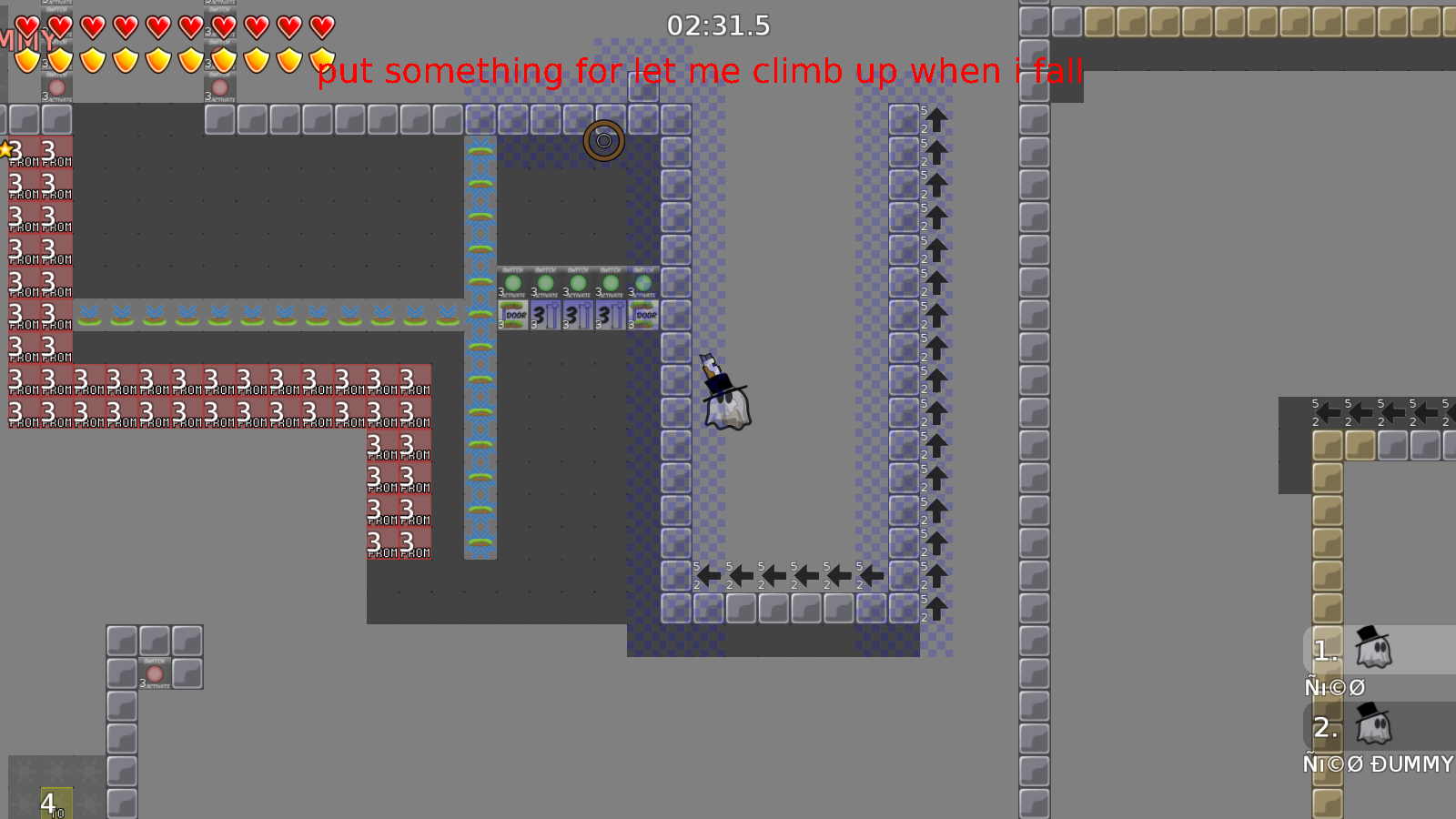Toggle the green SWITCH above the right DOOR
Image resolution: width=1456 pixels, height=819 pixels.
[642, 284]
